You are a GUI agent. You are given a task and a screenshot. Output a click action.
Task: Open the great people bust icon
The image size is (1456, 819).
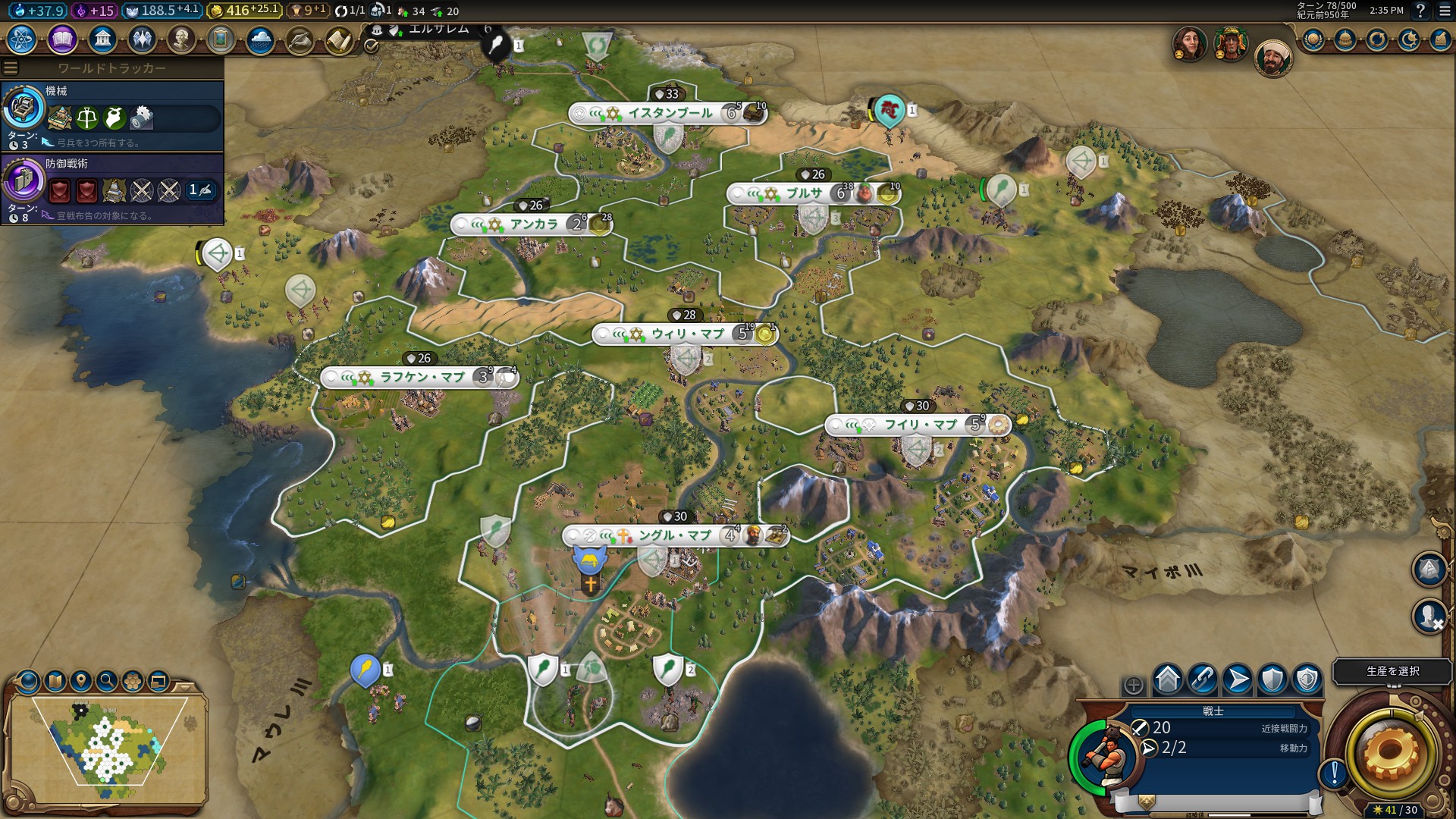tap(181, 39)
